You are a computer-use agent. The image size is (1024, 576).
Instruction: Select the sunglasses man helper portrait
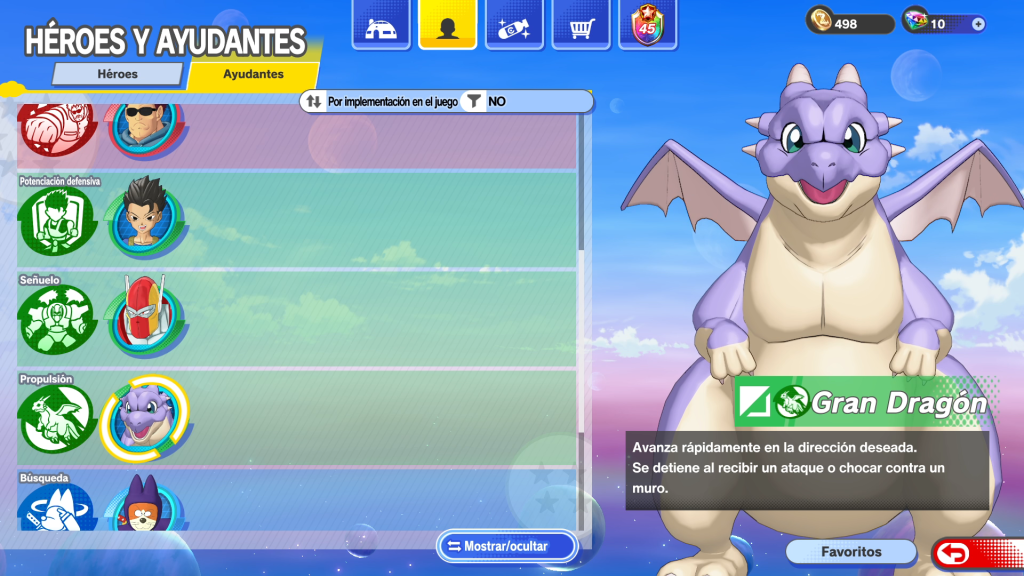tap(144, 126)
